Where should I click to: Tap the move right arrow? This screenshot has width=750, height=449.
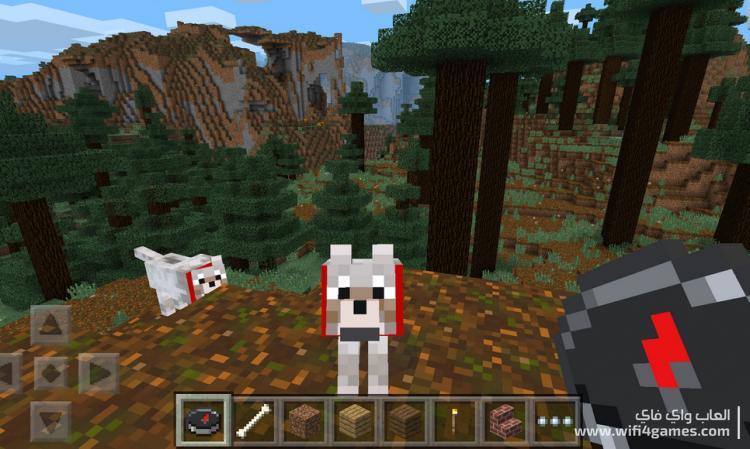point(98,373)
